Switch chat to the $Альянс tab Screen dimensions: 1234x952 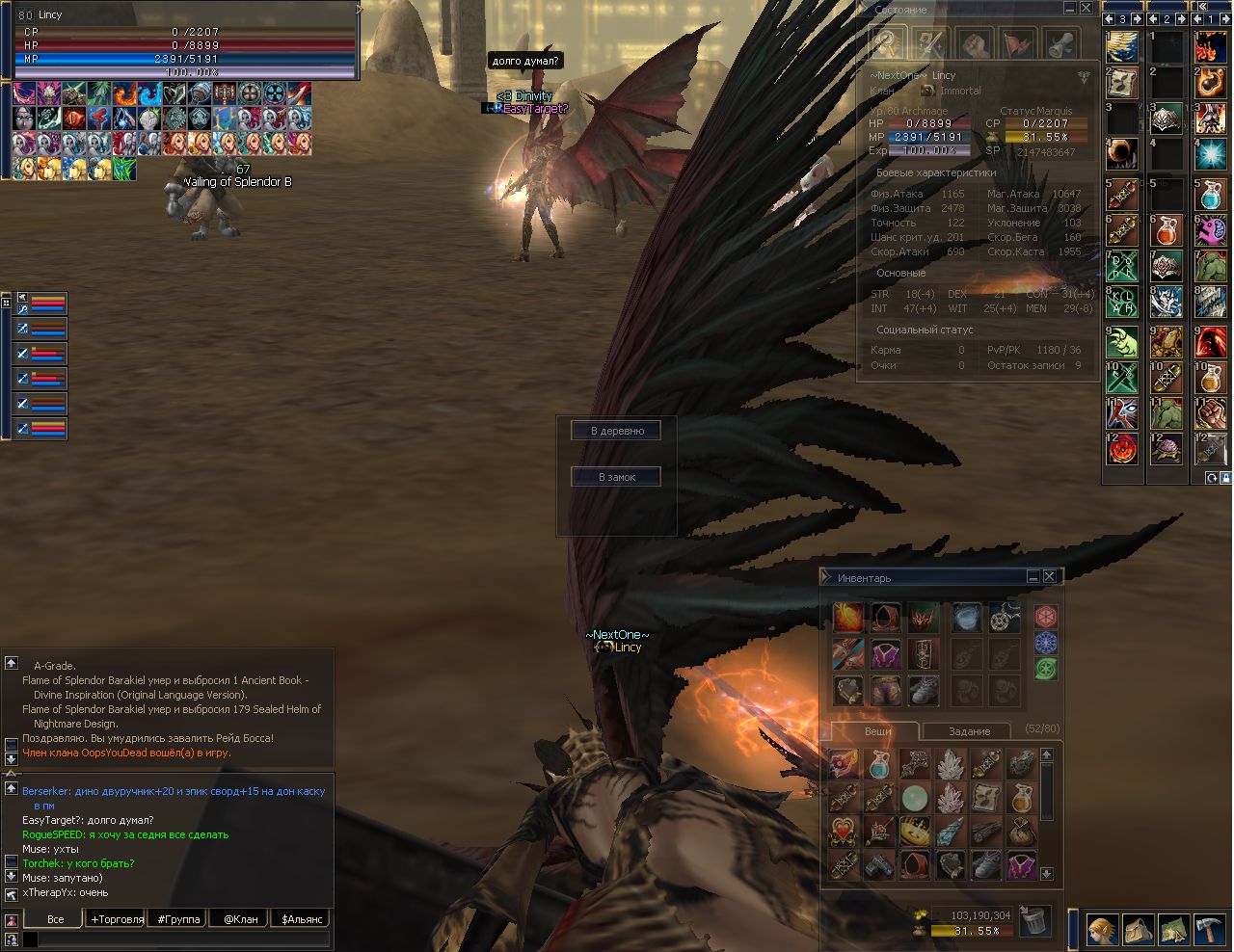[x=302, y=918]
